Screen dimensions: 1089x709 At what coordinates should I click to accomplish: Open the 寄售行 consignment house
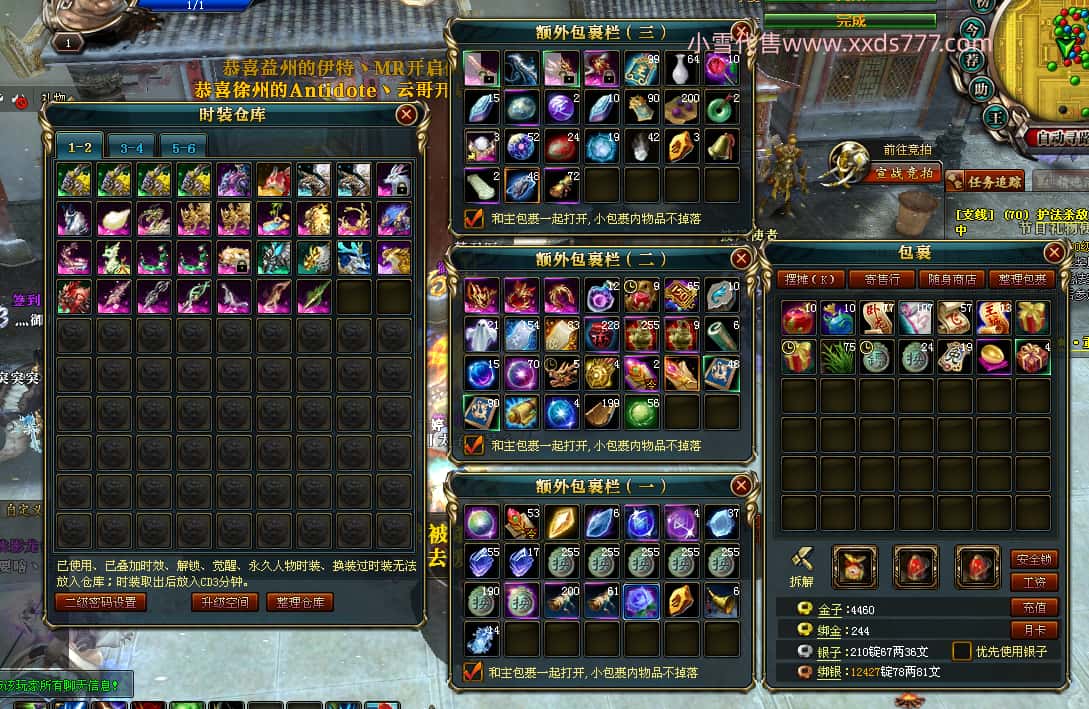click(882, 279)
